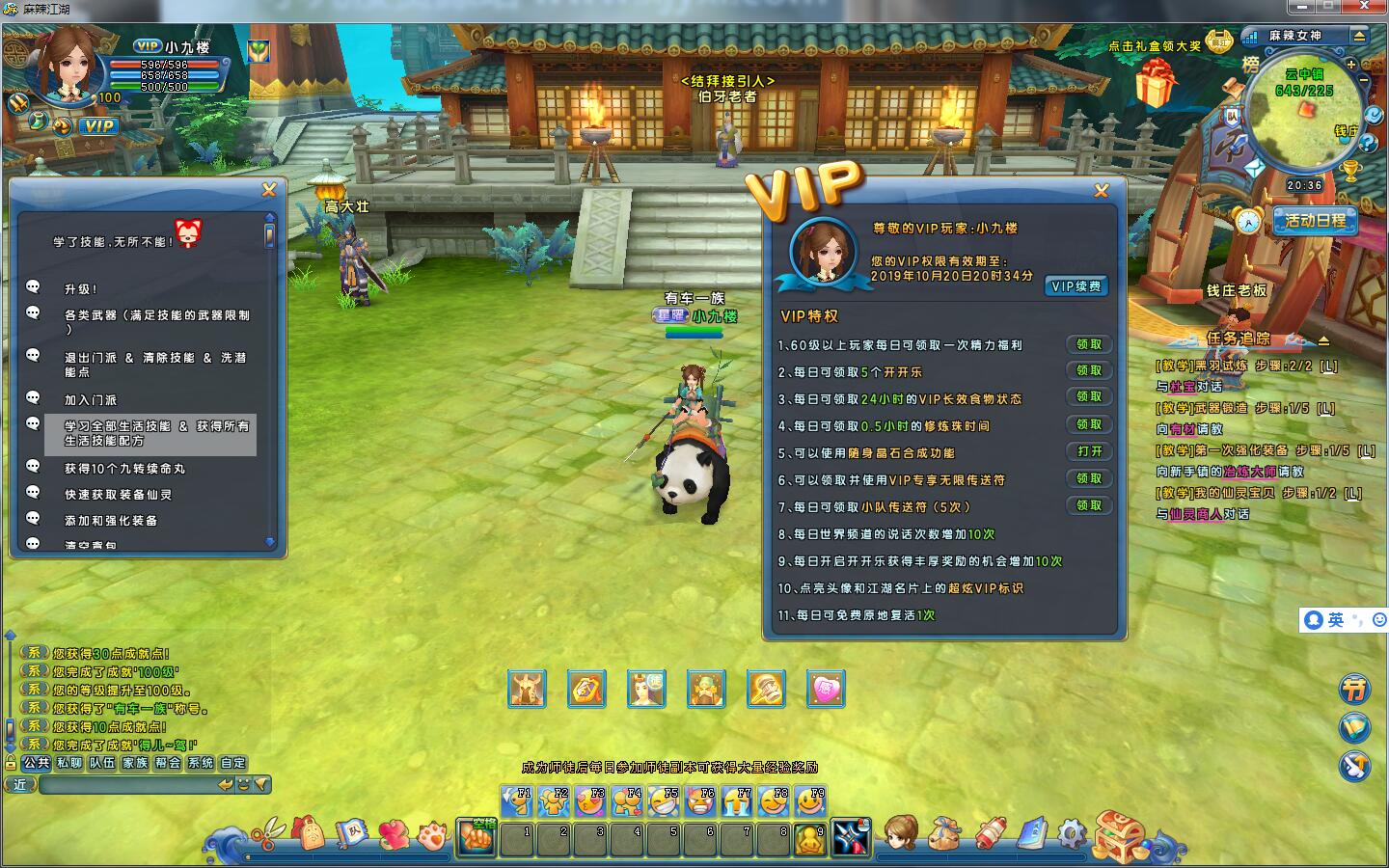Click the VIP续费 renewal button
Viewport: 1389px width, 868px height.
click(x=1077, y=285)
